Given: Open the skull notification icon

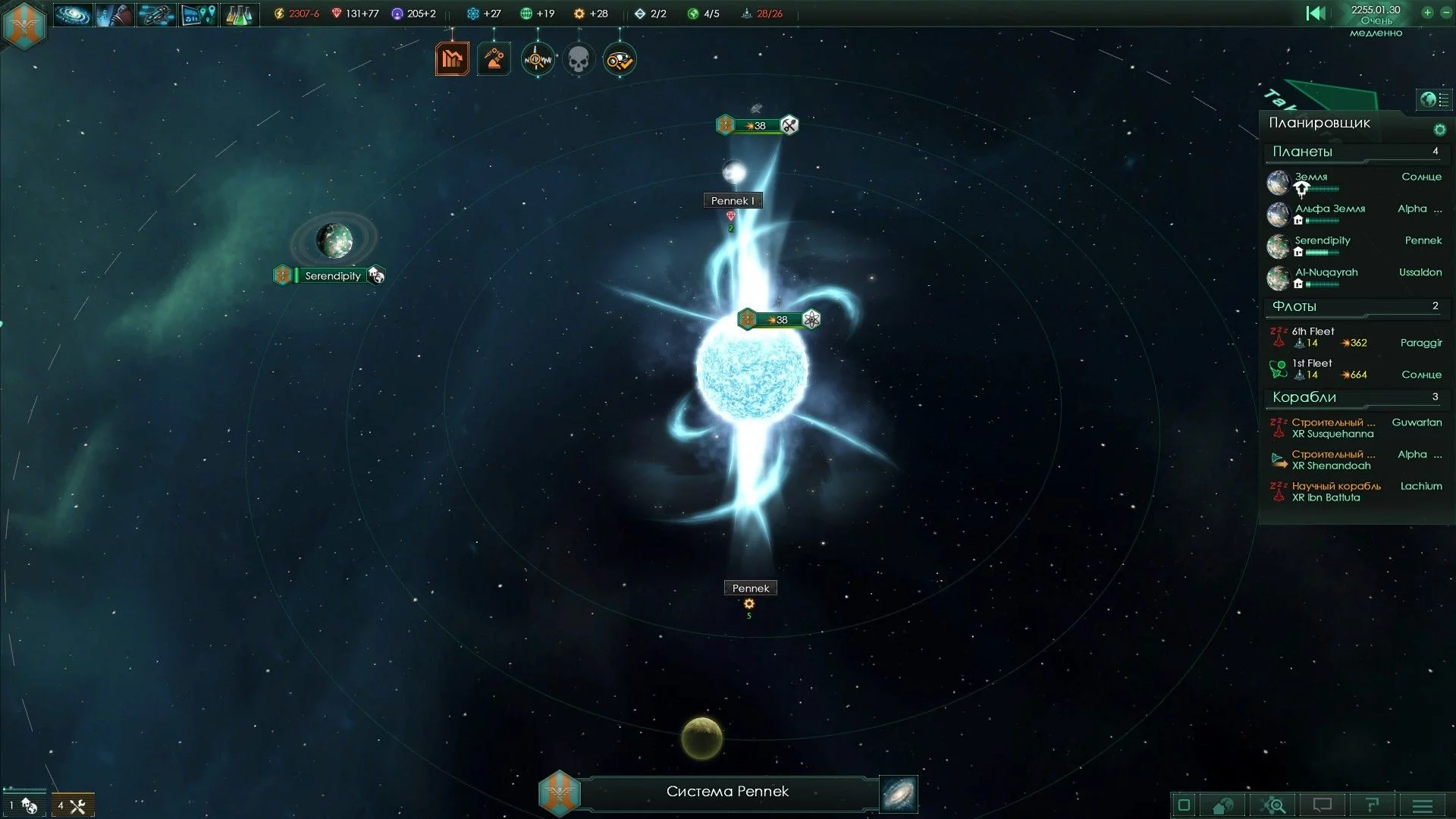Looking at the screenshot, I should coord(579,59).
